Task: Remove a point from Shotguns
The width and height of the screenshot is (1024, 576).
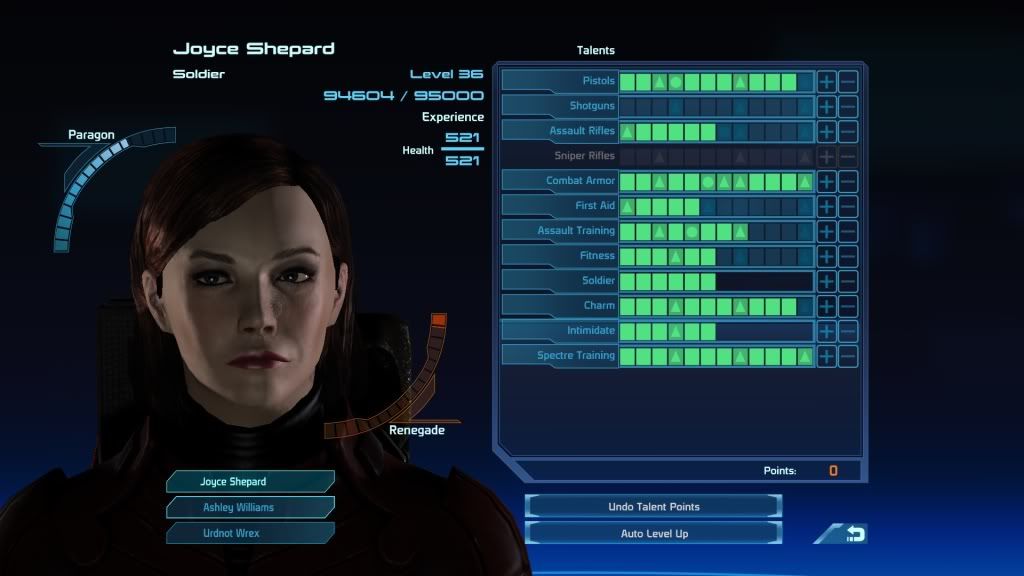Action: point(848,106)
